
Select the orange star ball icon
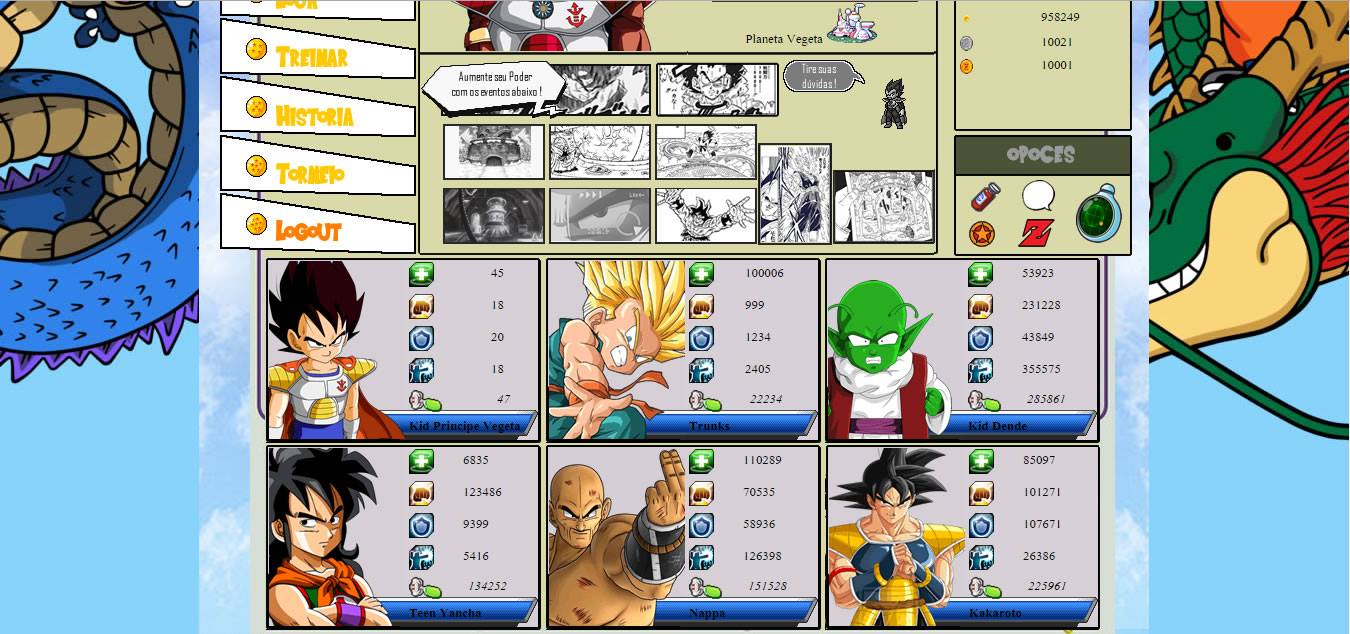point(982,235)
